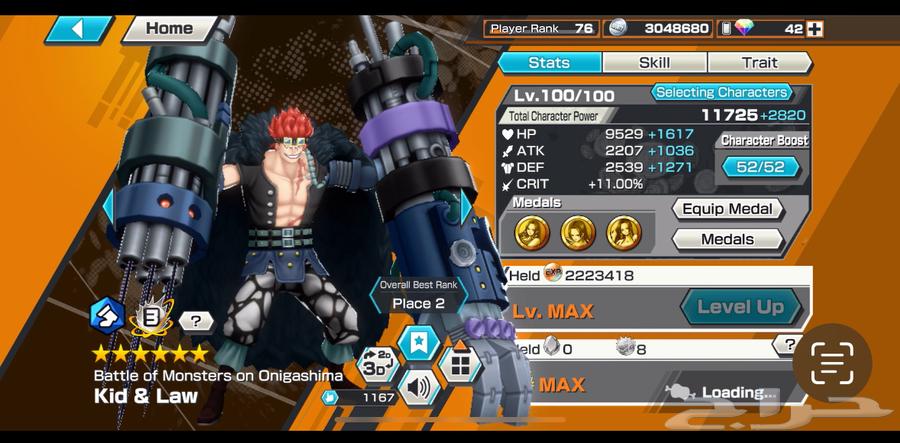This screenshot has width=900, height=443.
Task: Add rainbow diamonds with the plus button
Action: pos(815,29)
